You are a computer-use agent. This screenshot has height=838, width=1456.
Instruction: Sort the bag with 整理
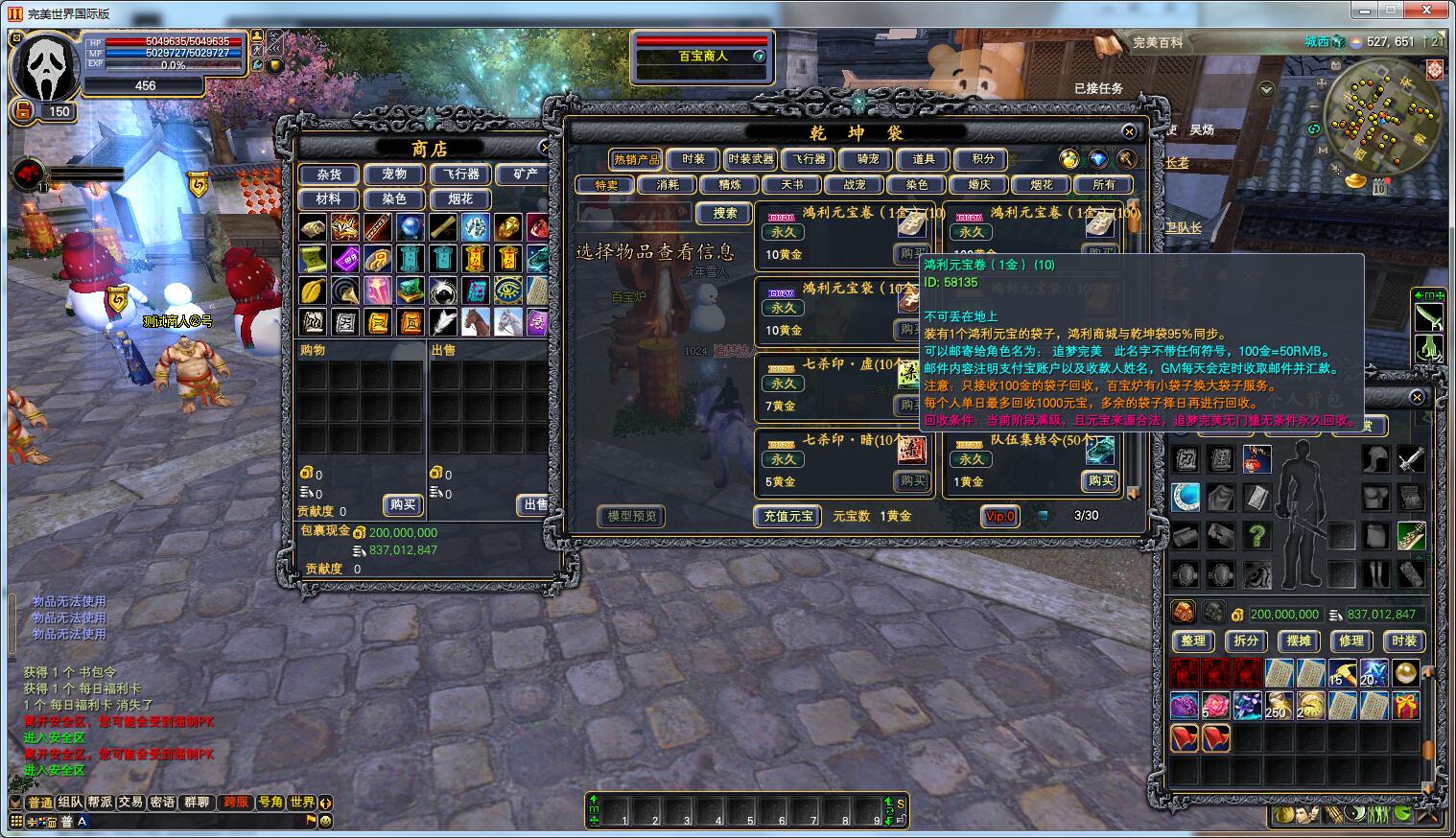1192,640
